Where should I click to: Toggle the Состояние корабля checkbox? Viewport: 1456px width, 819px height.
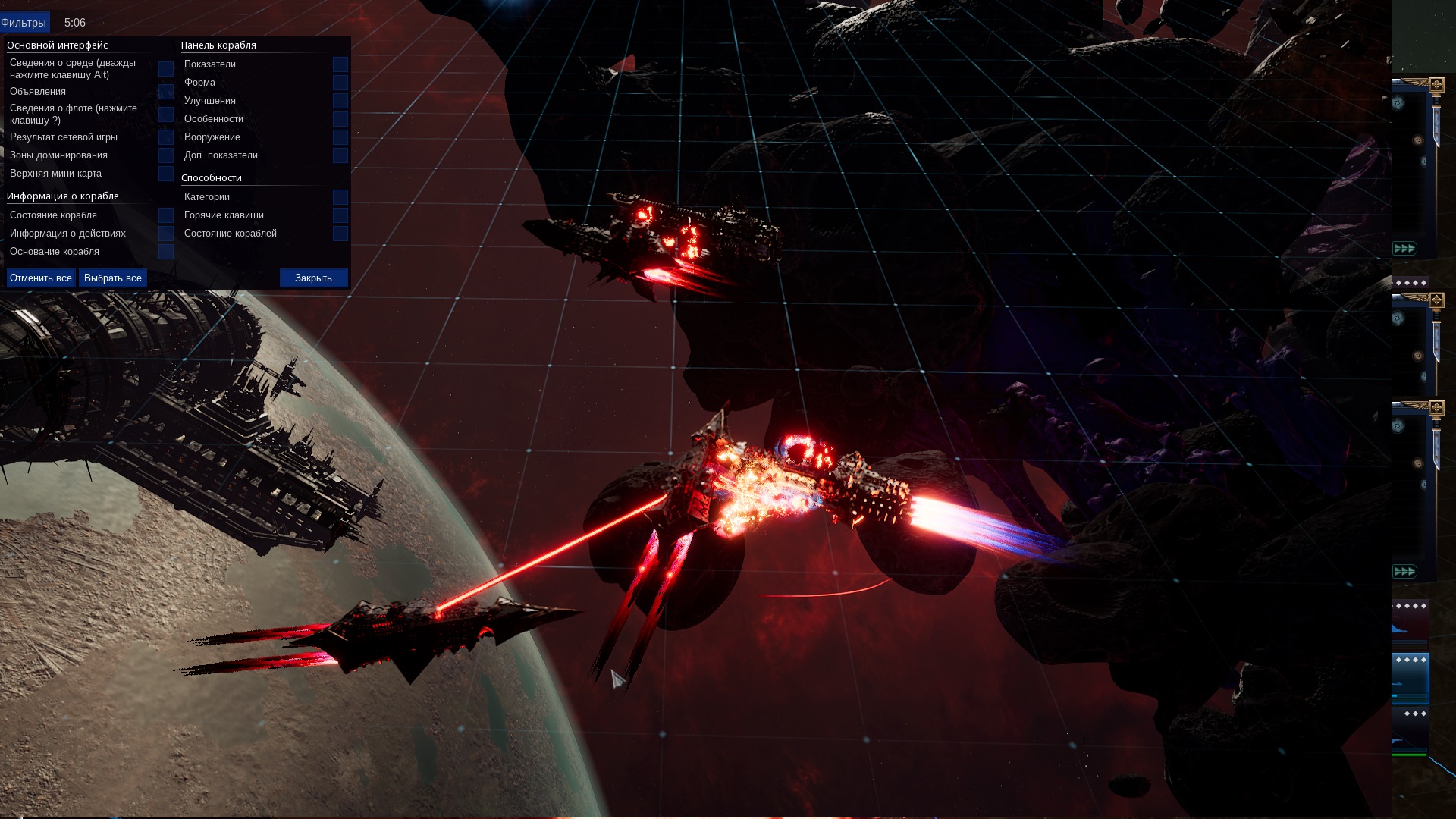(x=166, y=215)
